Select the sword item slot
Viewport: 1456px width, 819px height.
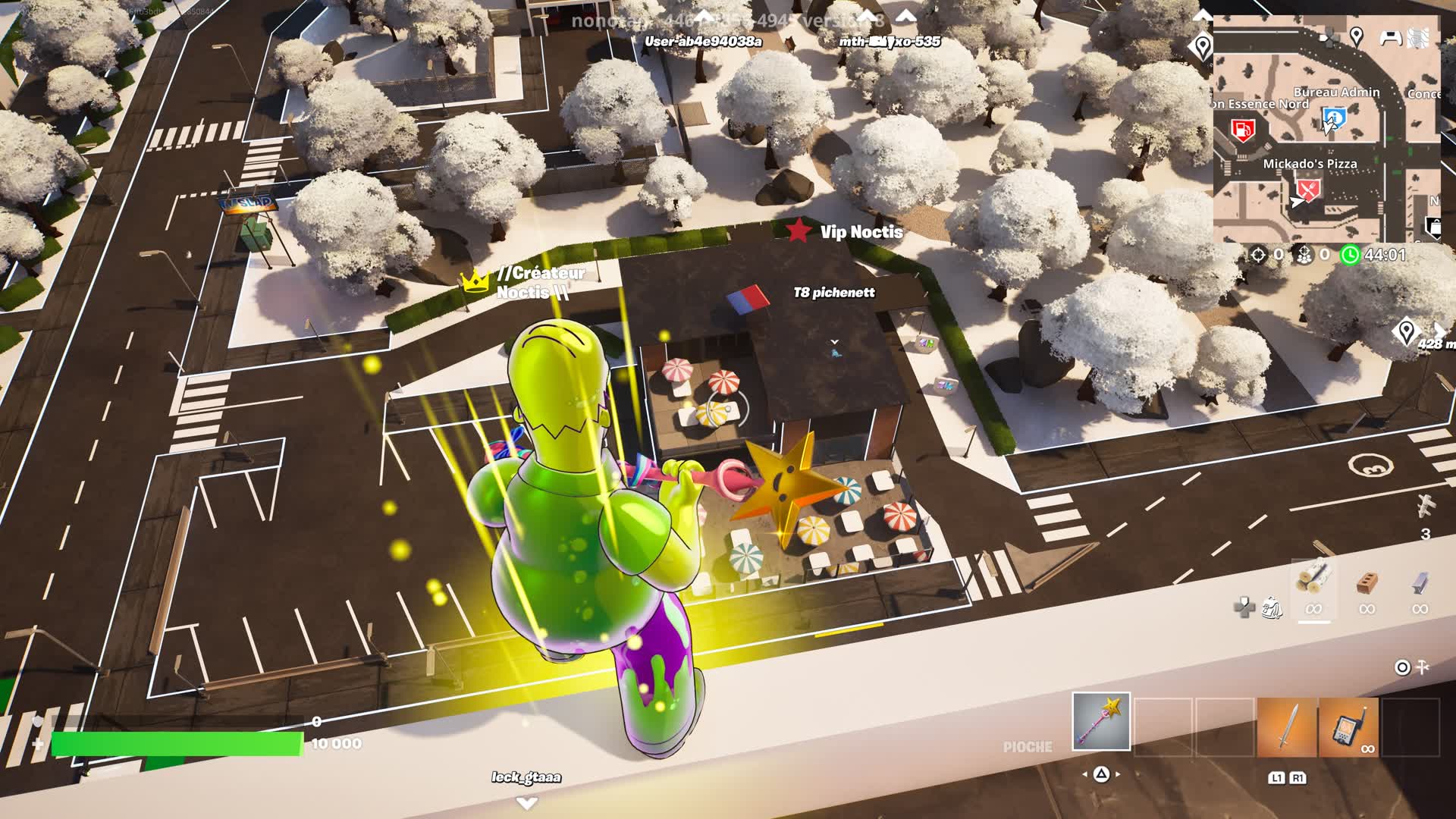tap(1287, 727)
